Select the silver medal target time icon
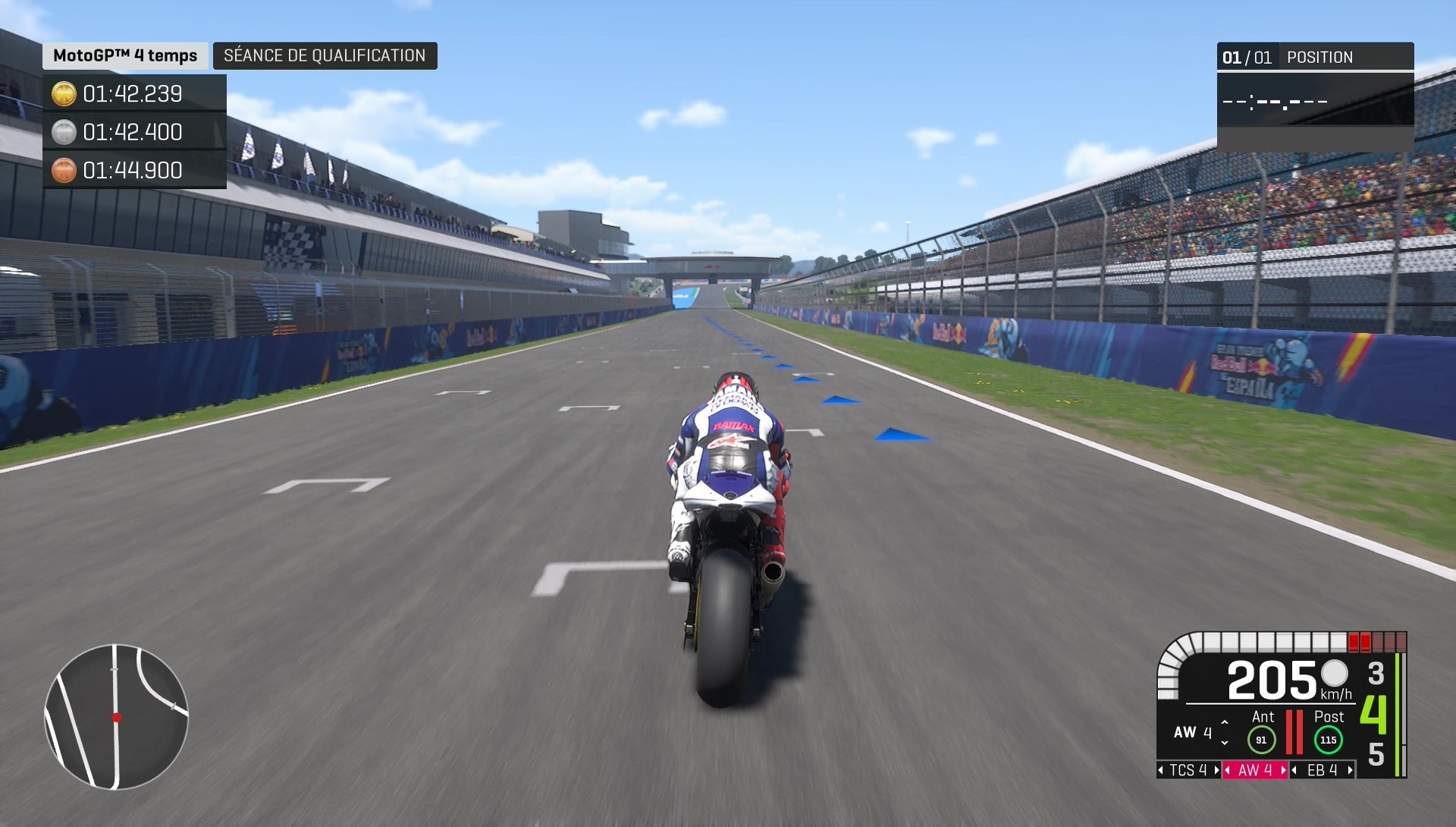Image resolution: width=1456 pixels, height=827 pixels. coord(65,132)
